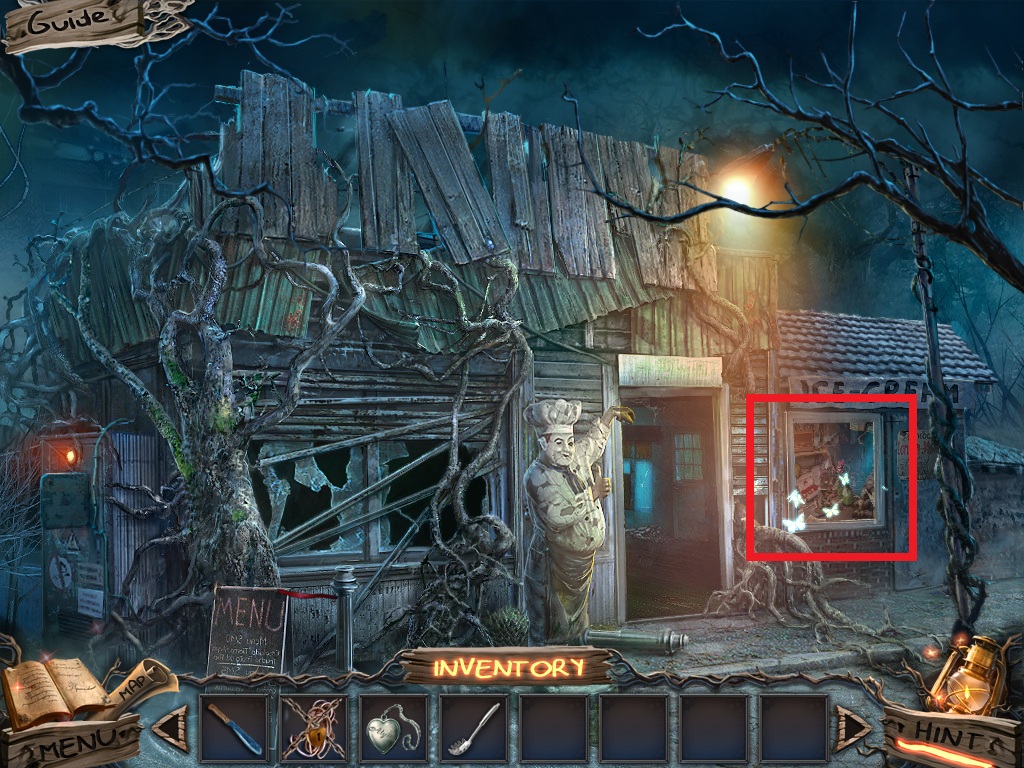Select the spoon inventory item
Viewport: 1024px width, 768px height.
point(474,729)
